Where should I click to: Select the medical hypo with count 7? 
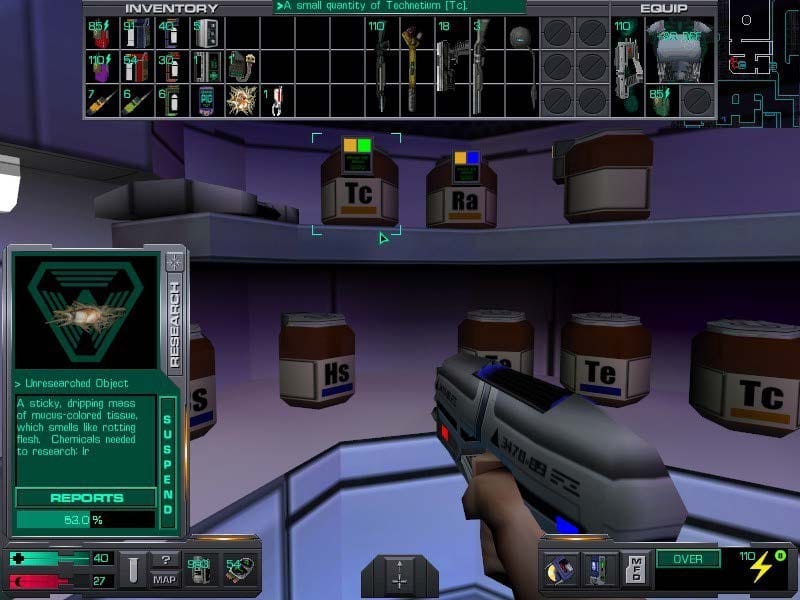tap(100, 100)
